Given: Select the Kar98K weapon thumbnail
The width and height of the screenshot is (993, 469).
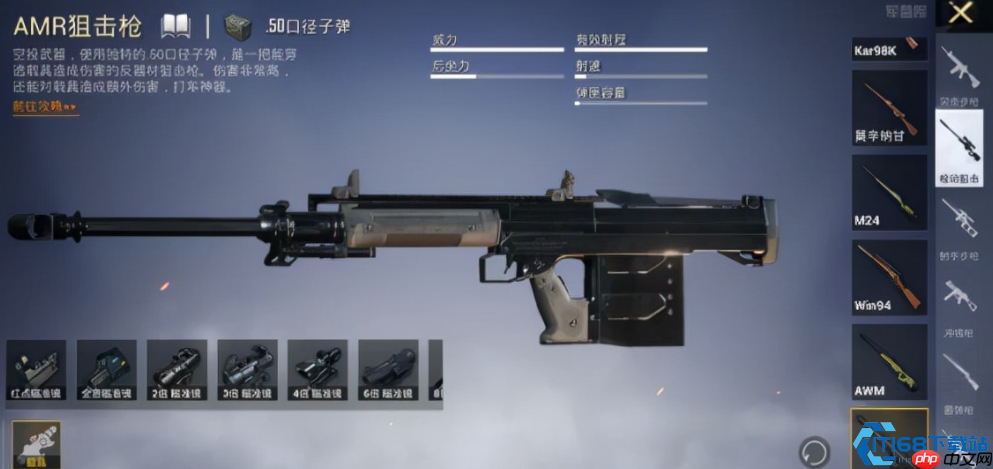Looking at the screenshot, I should pos(889,49).
